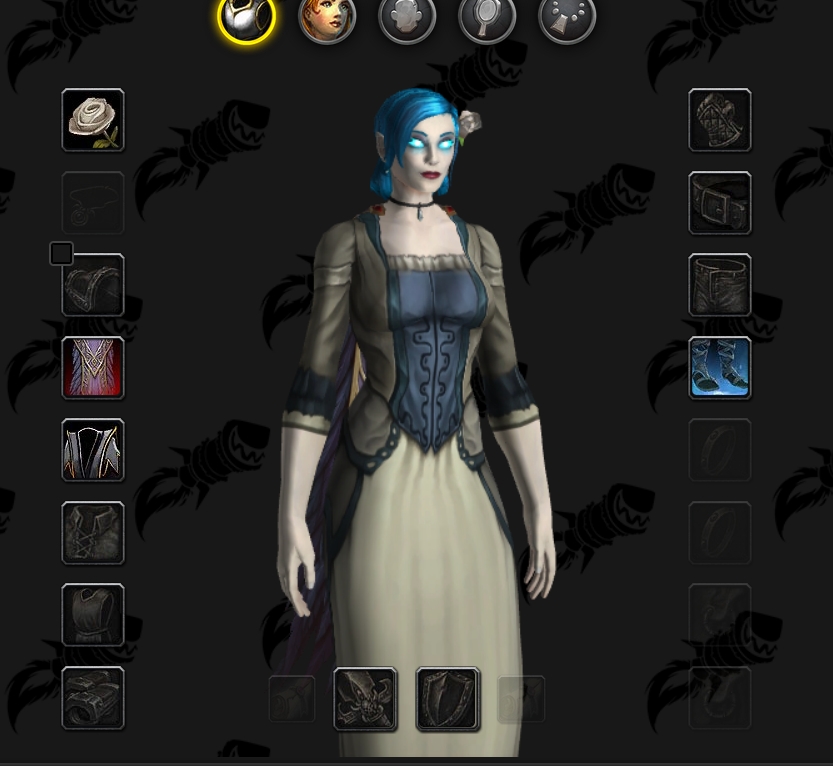Choose the red and purple cloak slot

[x=93, y=368]
